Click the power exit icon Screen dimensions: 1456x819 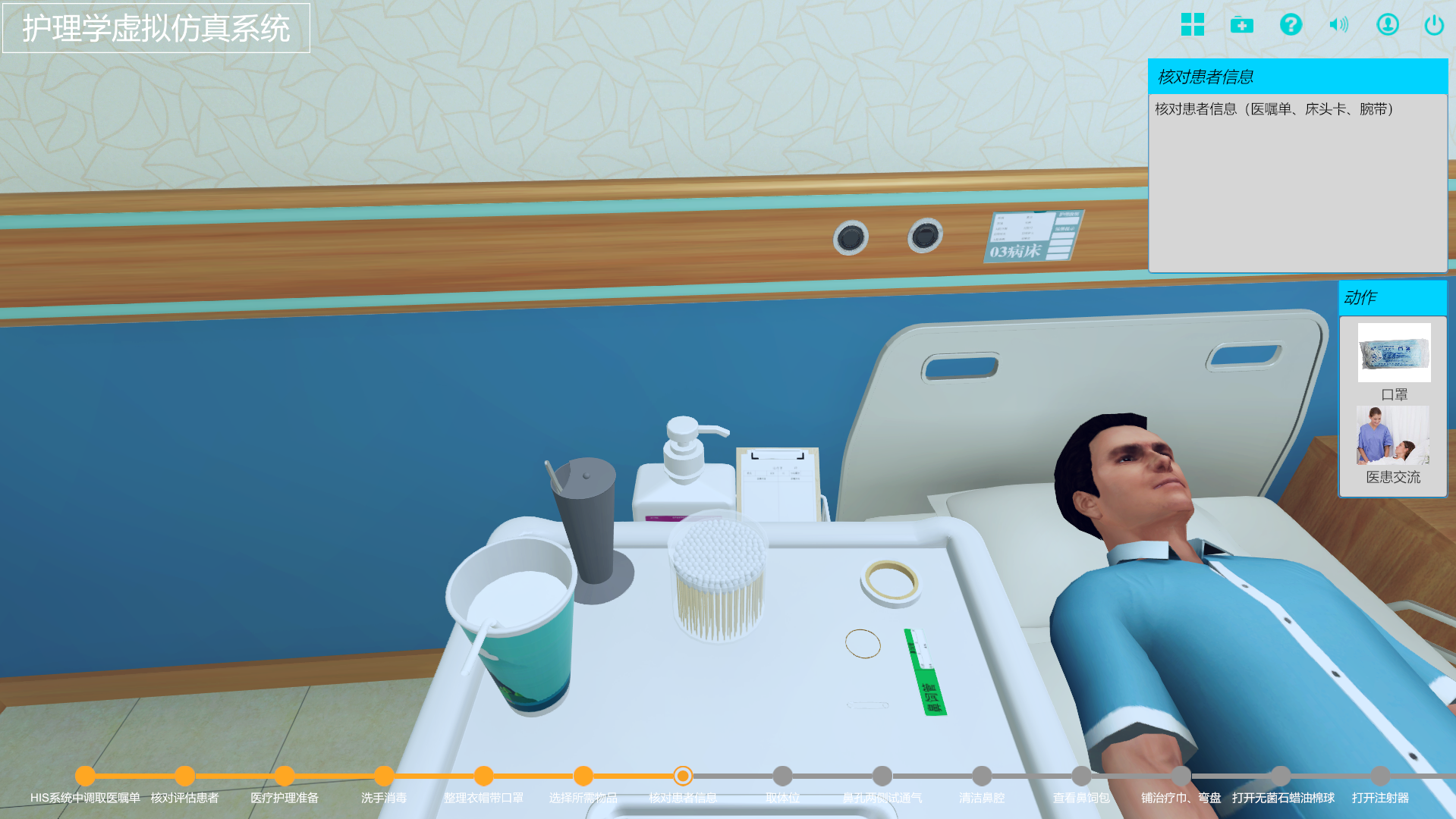[1433, 25]
